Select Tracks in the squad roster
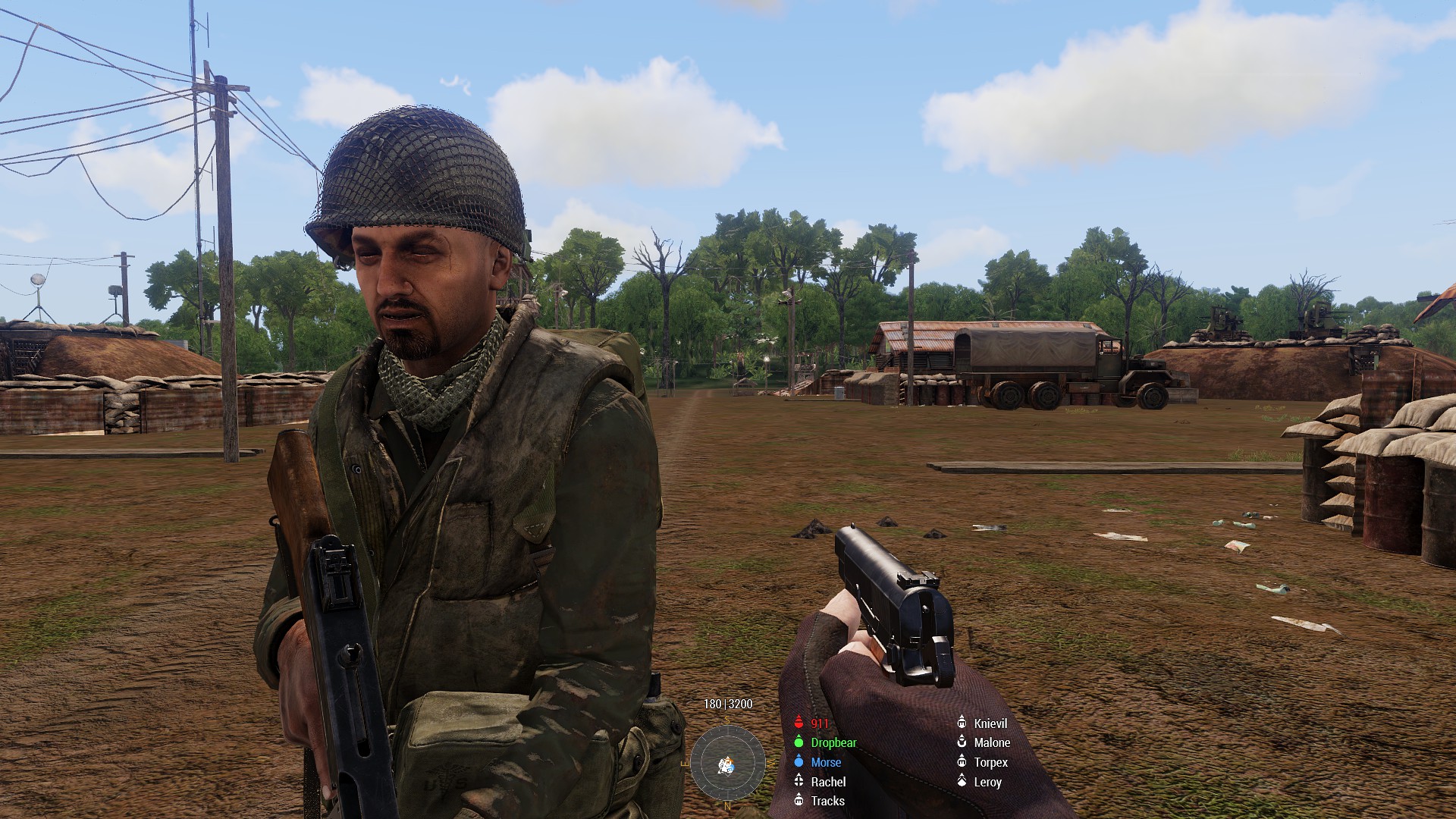Viewport: 1456px width, 819px height. (827, 801)
